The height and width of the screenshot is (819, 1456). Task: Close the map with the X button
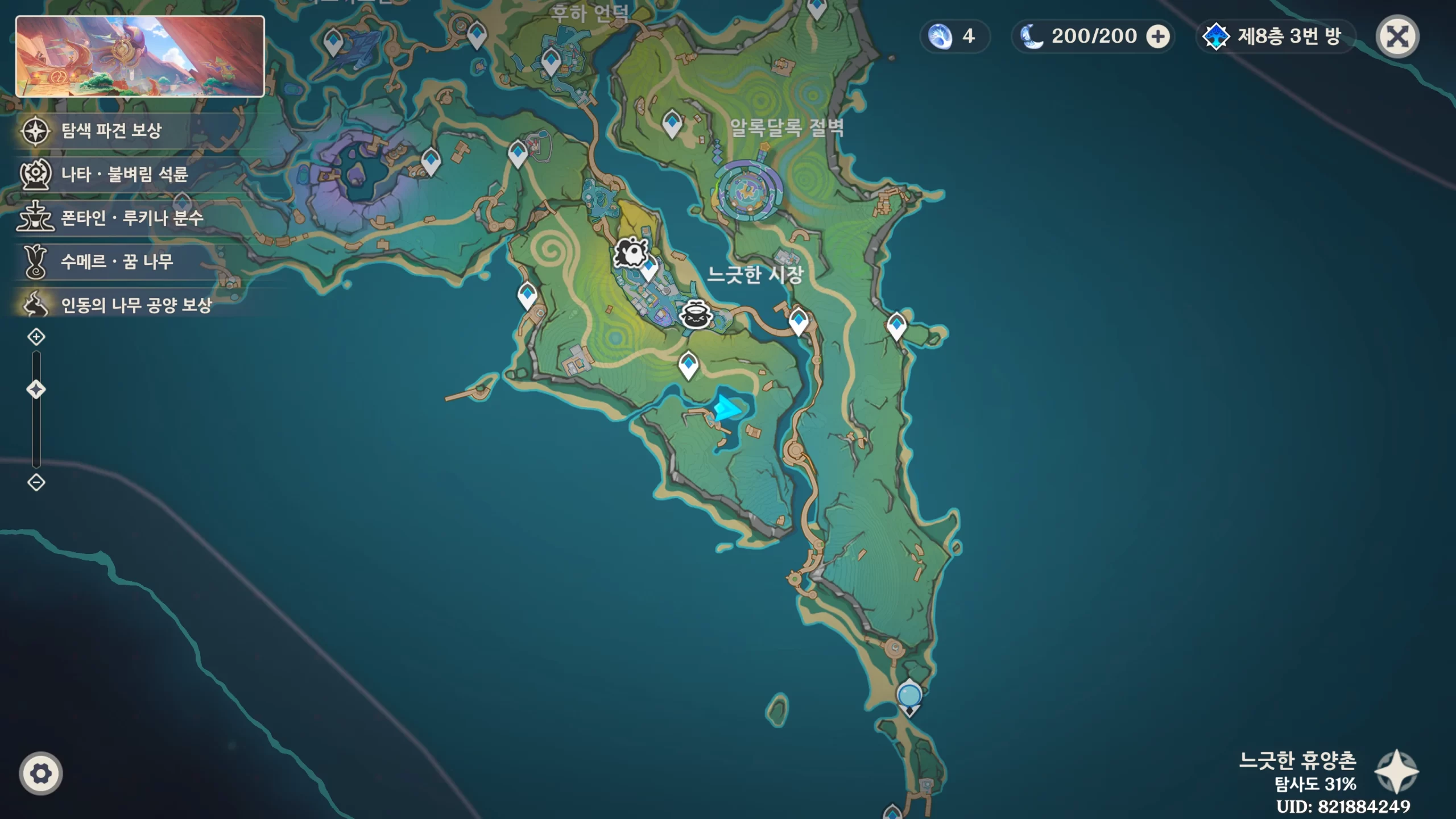click(x=1397, y=37)
